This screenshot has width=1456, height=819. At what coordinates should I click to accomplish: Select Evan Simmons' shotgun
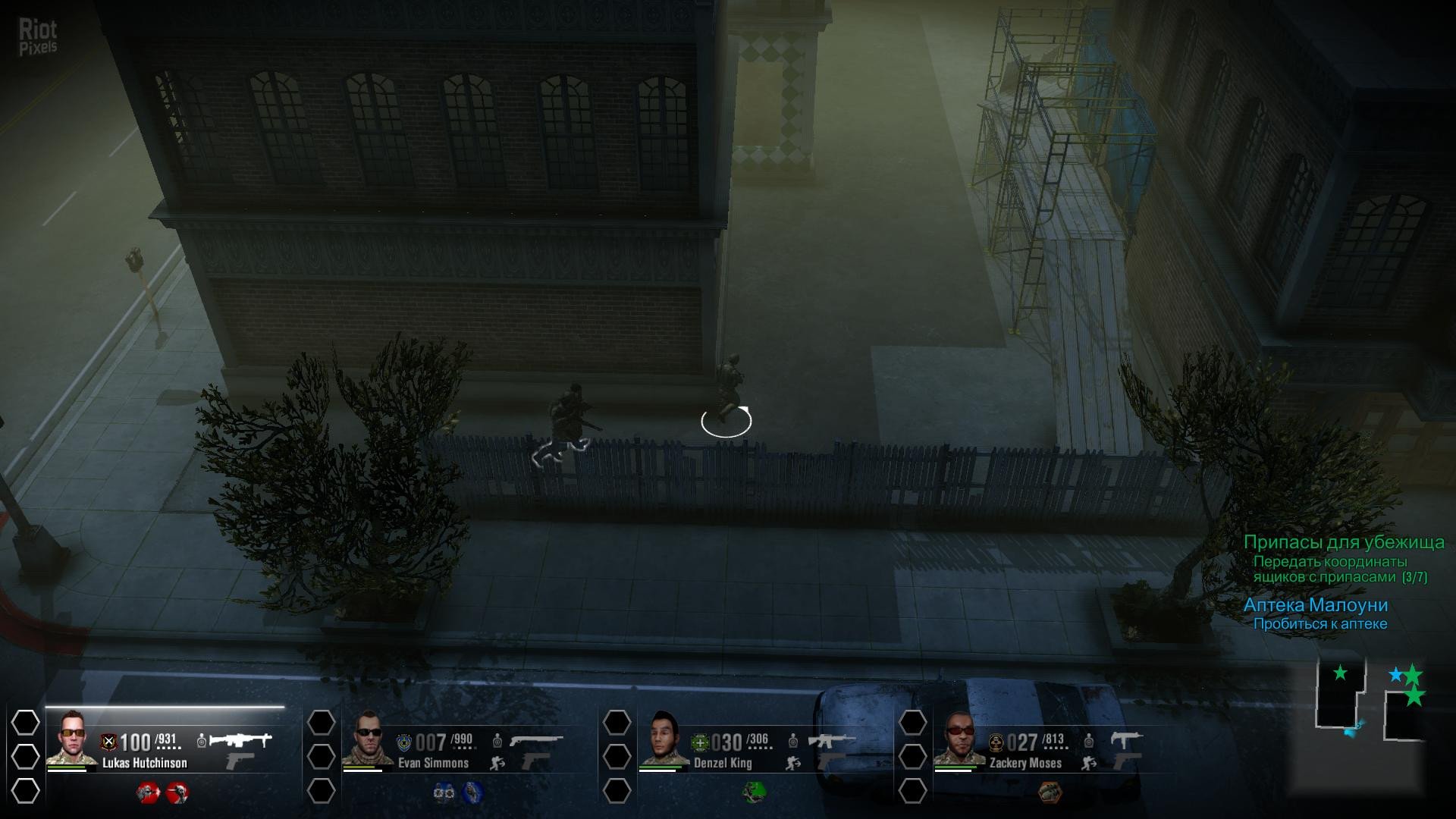point(536,739)
